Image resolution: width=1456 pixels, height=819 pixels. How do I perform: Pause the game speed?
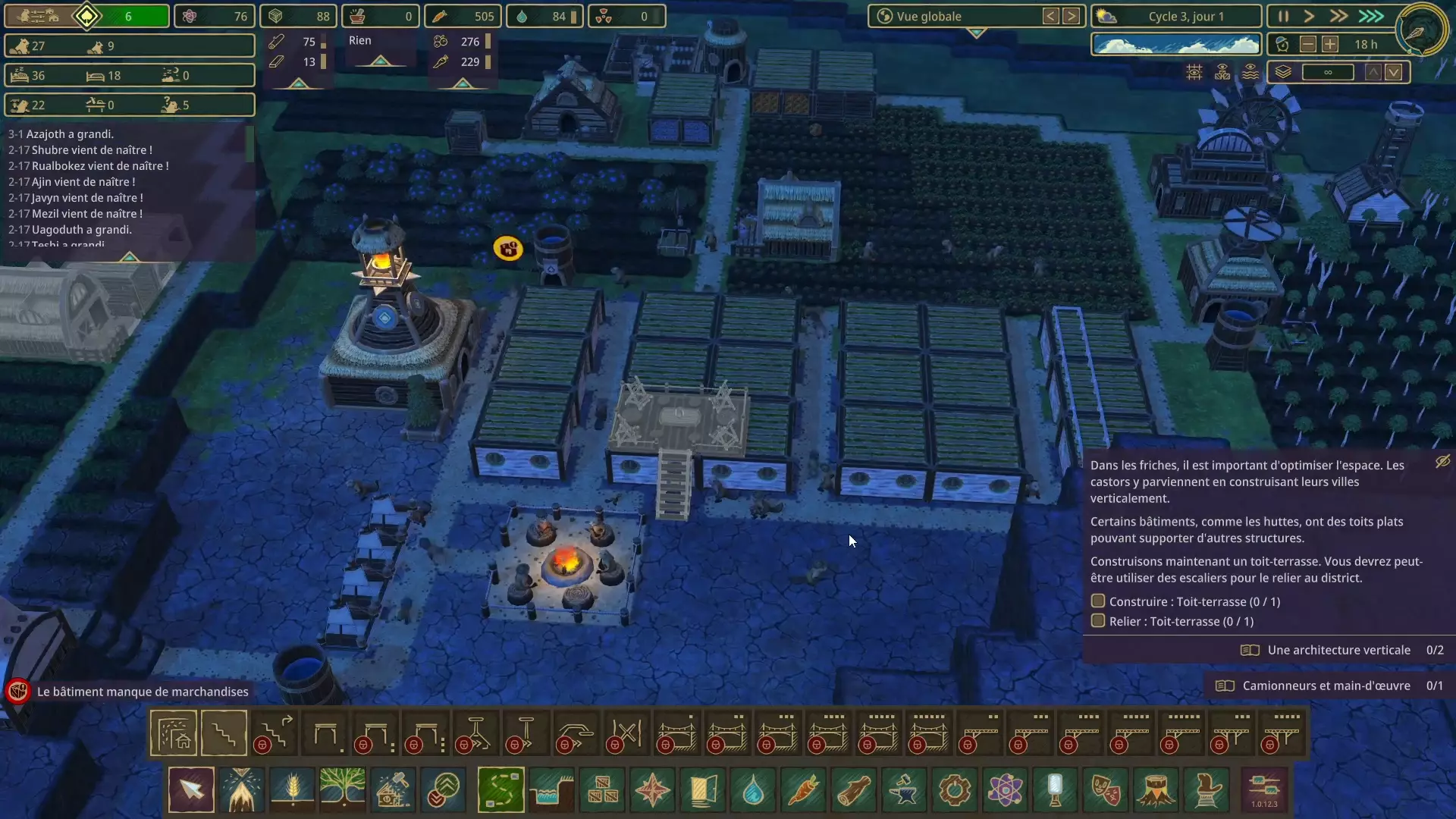(1283, 16)
